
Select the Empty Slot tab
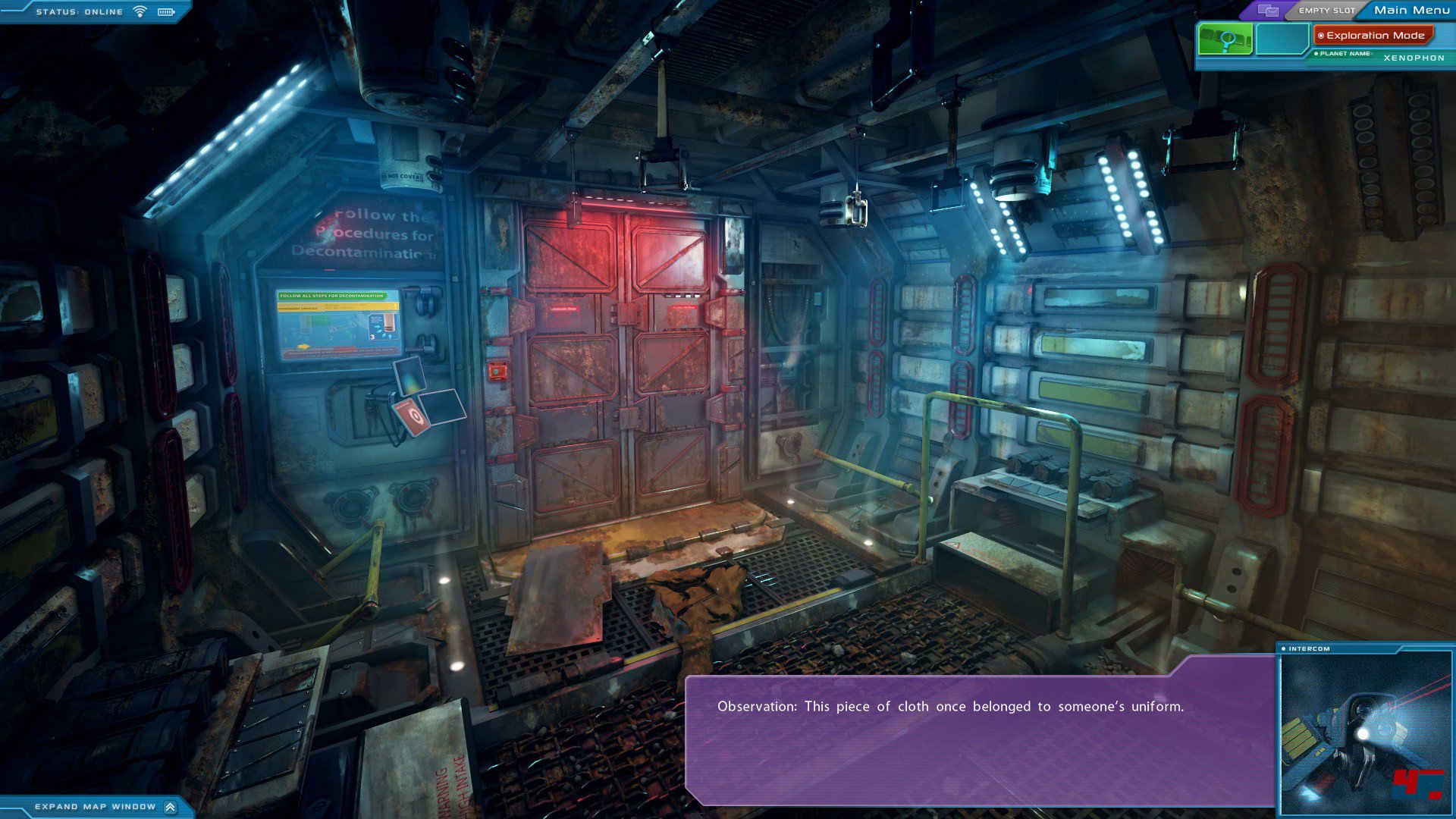[x=1326, y=11]
